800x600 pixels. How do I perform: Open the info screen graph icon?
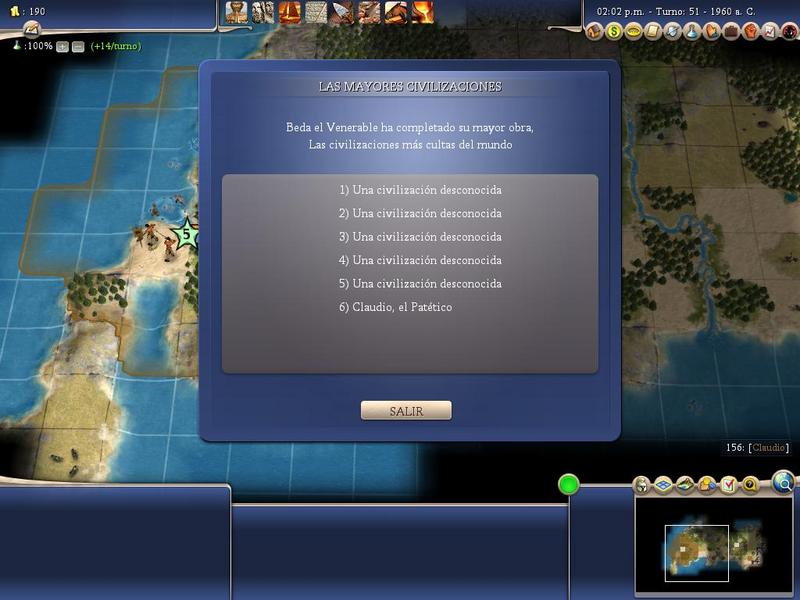pyautogui.click(x=770, y=32)
